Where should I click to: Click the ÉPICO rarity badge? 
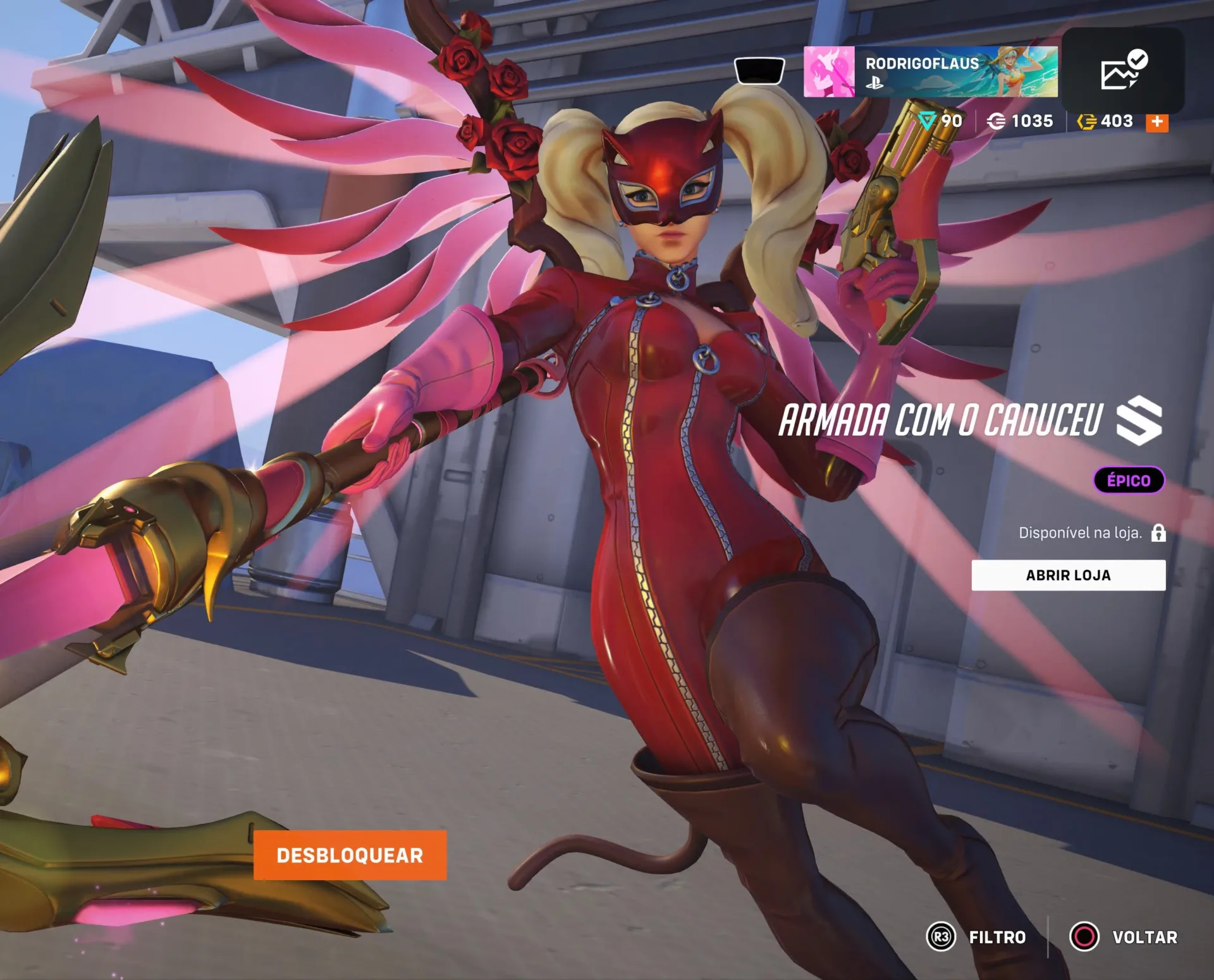1128,479
